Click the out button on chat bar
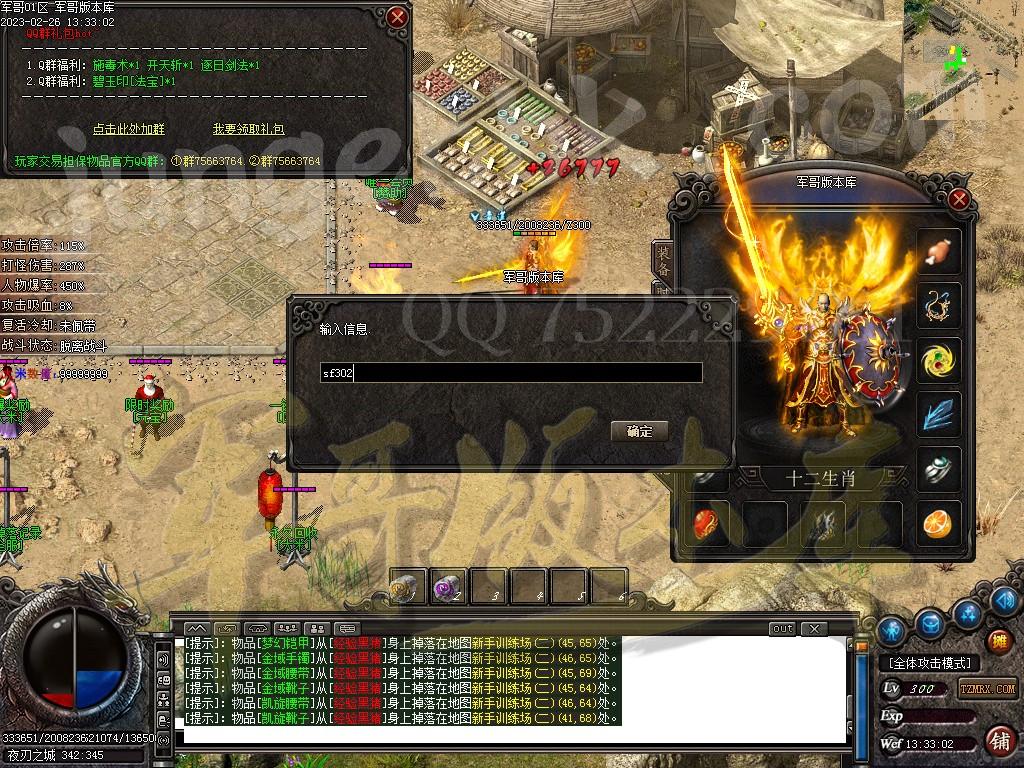 (782, 629)
